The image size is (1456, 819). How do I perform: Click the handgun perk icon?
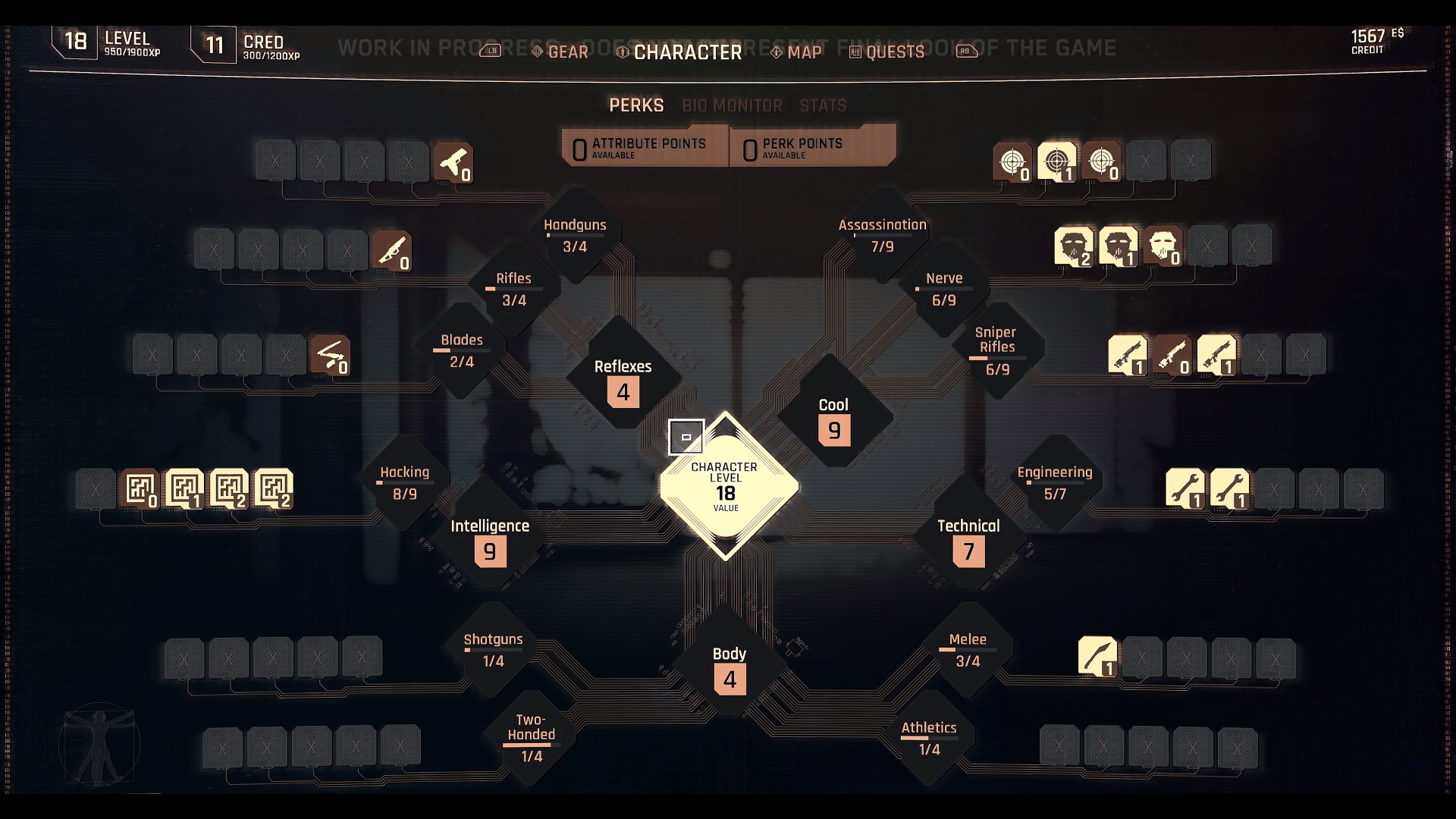453,162
